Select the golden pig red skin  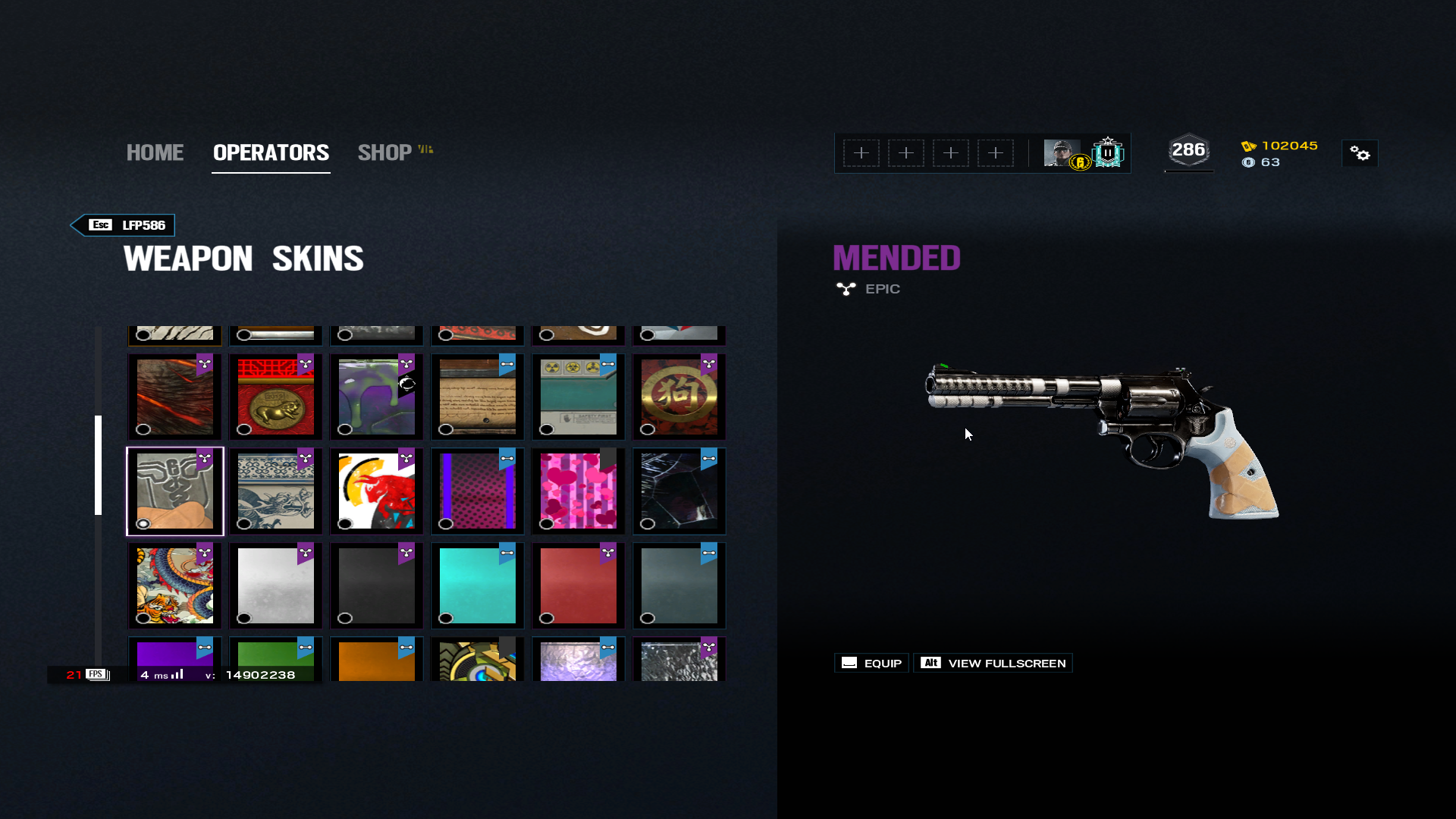[x=276, y=397]
